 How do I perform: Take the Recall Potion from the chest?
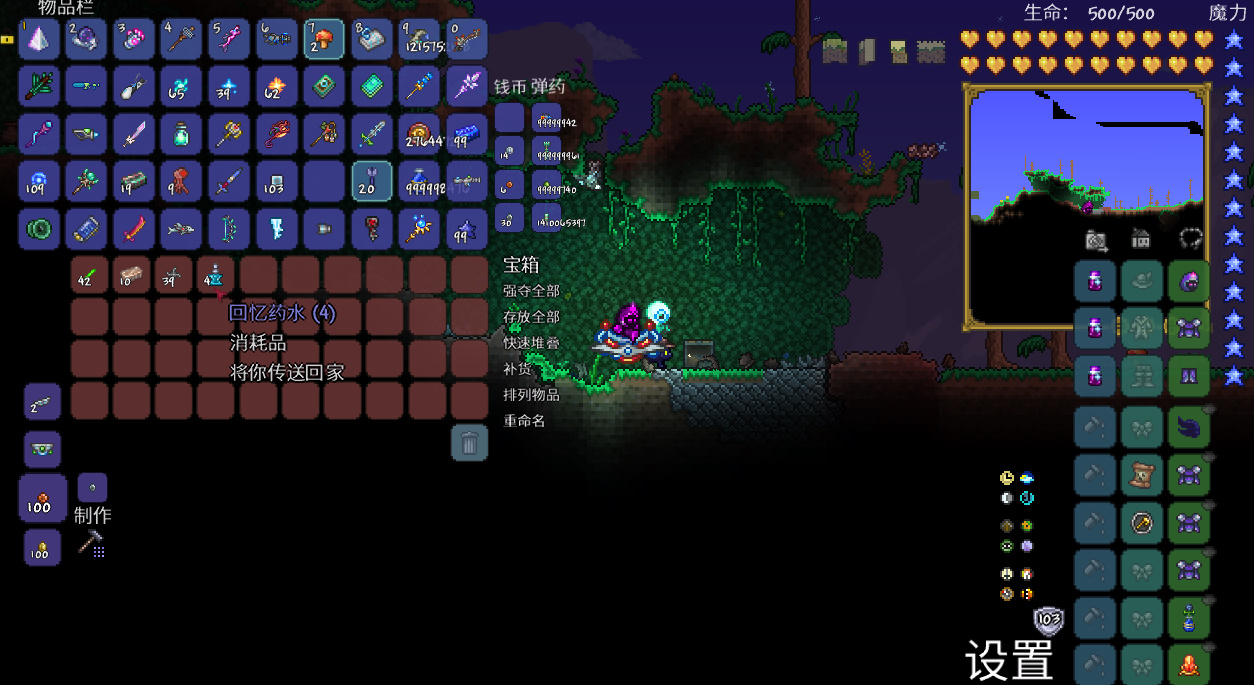point(216,275)
